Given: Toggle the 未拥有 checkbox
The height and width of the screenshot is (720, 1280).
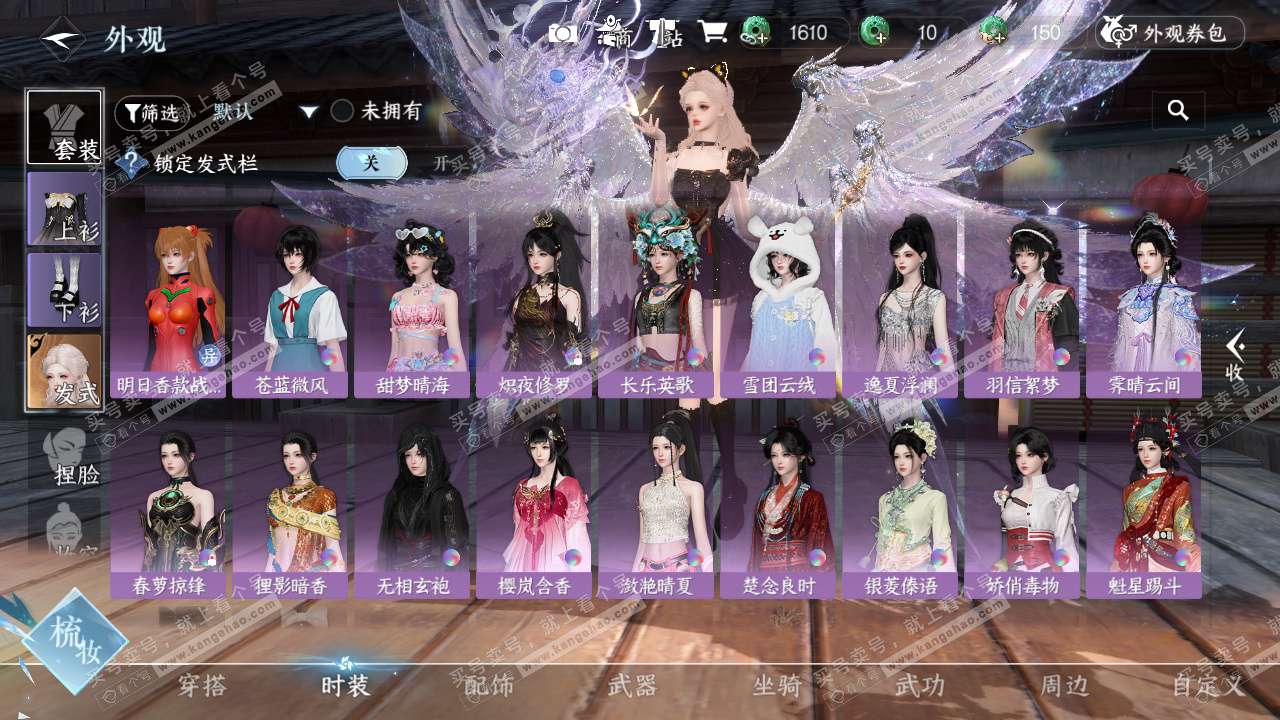Looking at the screenshot, I should click(342, 111).
